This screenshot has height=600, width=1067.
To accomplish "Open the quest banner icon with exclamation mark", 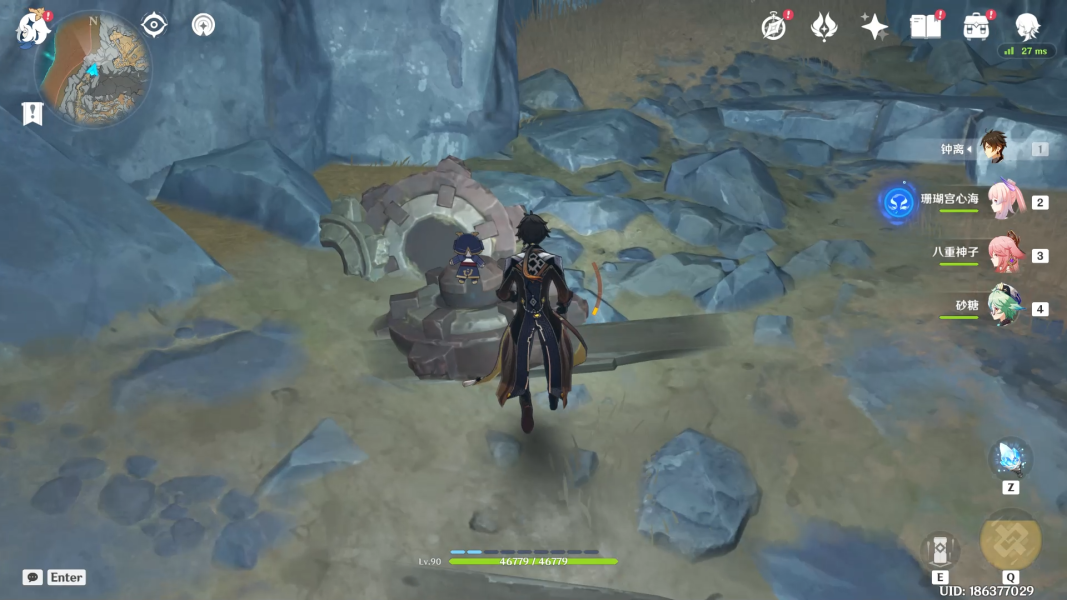I will (33, 113).
